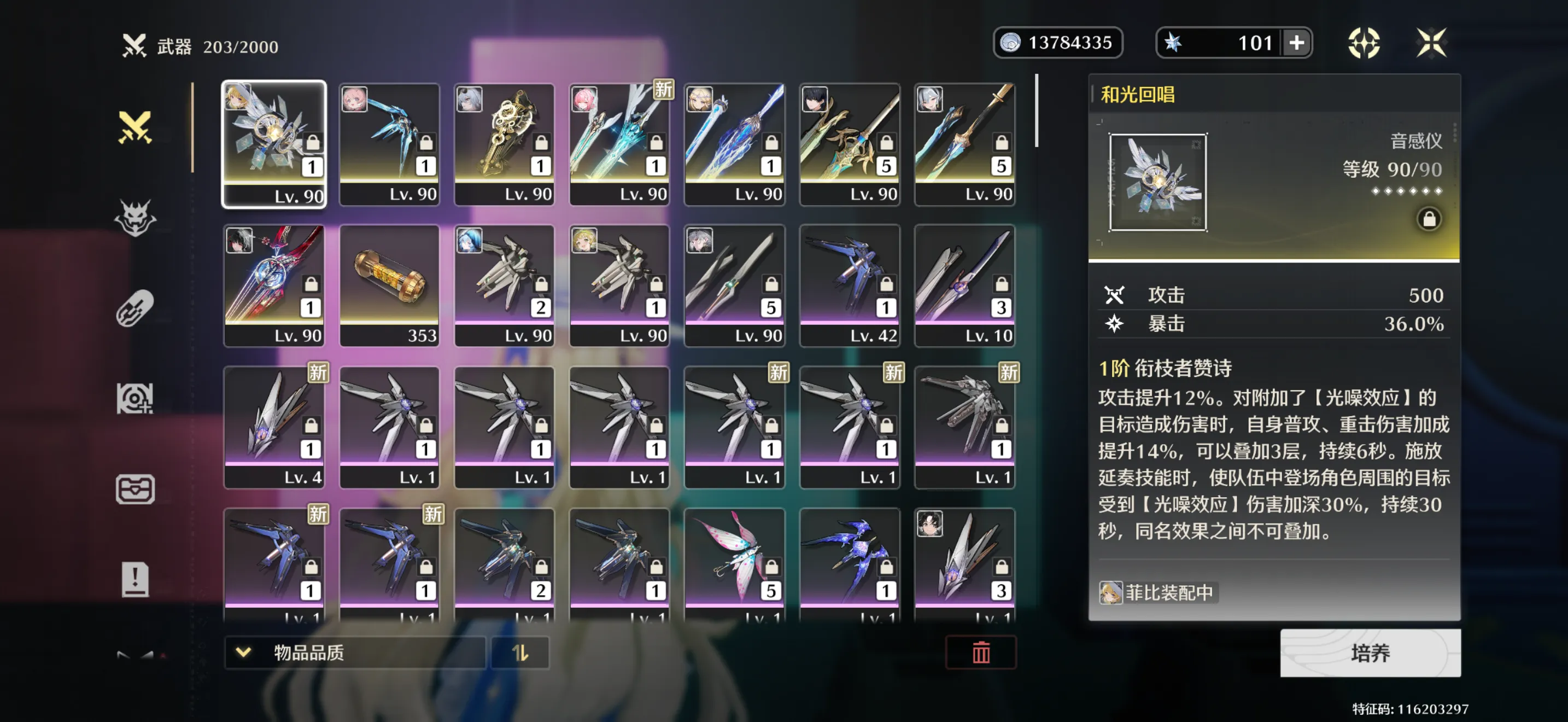Screen dimensions: 1568x722
Task: Close the weapon inventory screen
Action: click(1430, 43)
